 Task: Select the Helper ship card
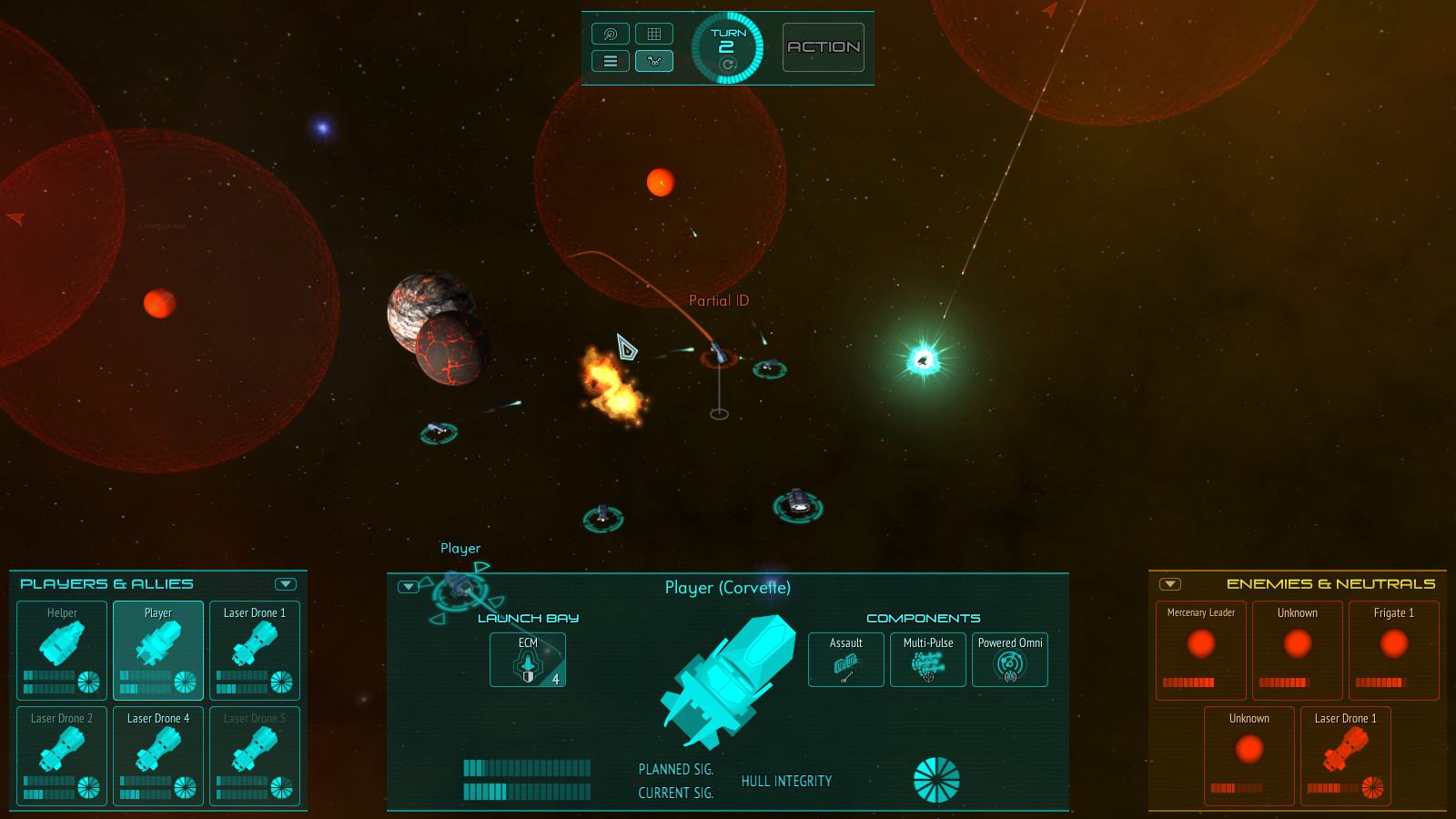pos(62,650)
